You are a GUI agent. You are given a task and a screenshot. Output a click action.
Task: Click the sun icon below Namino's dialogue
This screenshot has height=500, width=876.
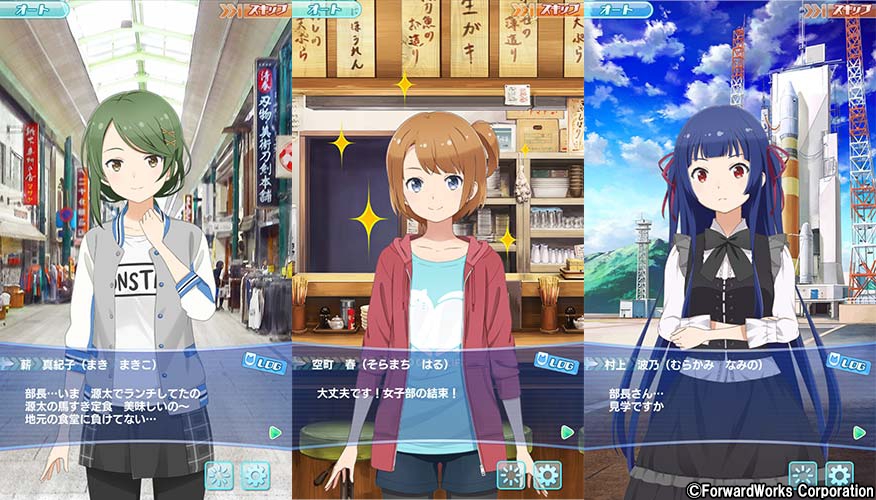[x=803, y=474]
